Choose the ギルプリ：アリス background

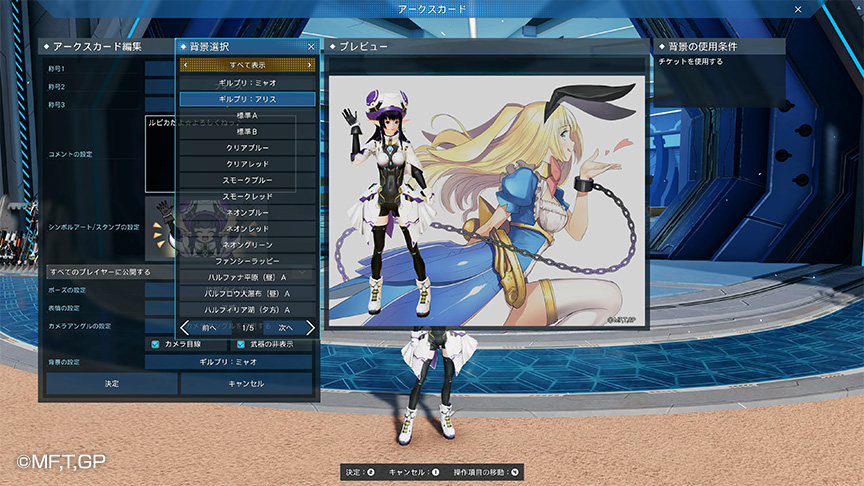pos(247,99)
